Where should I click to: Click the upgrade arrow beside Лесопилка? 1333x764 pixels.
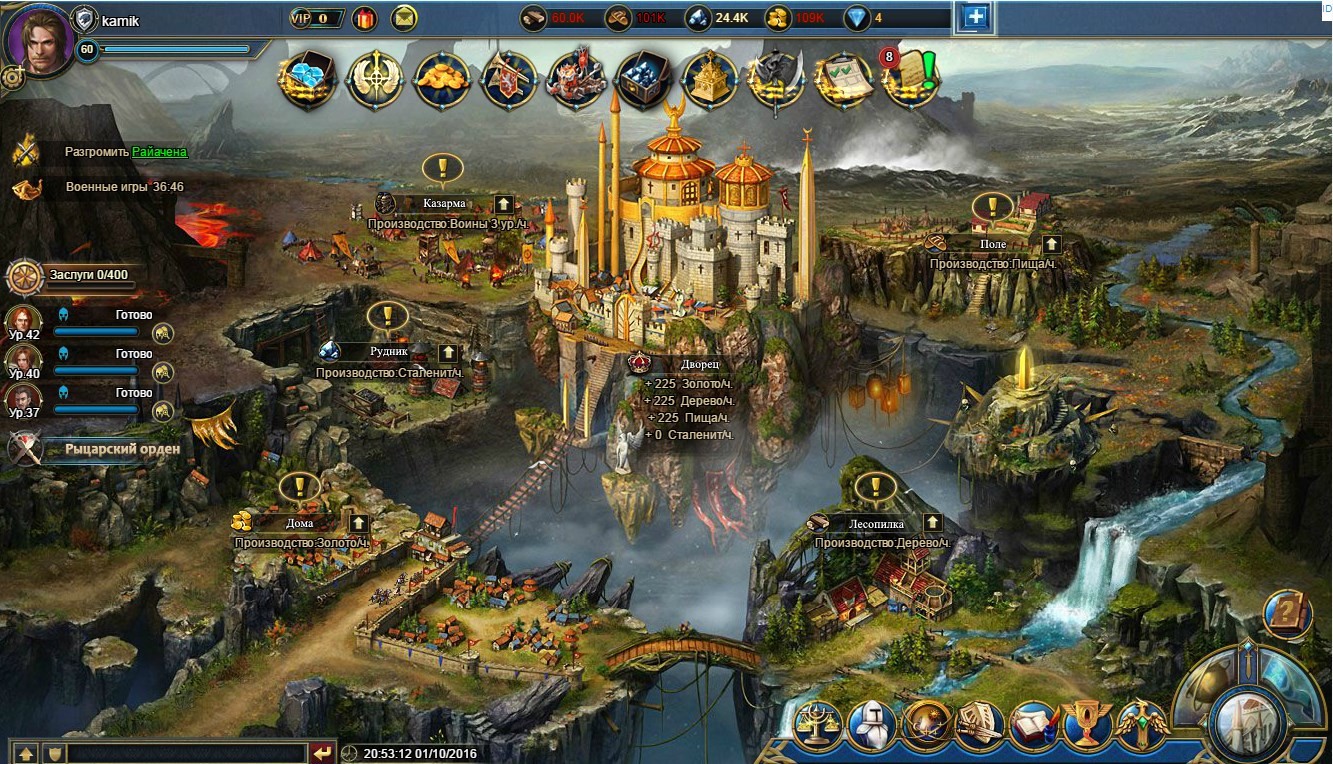(x=932, y=522)
